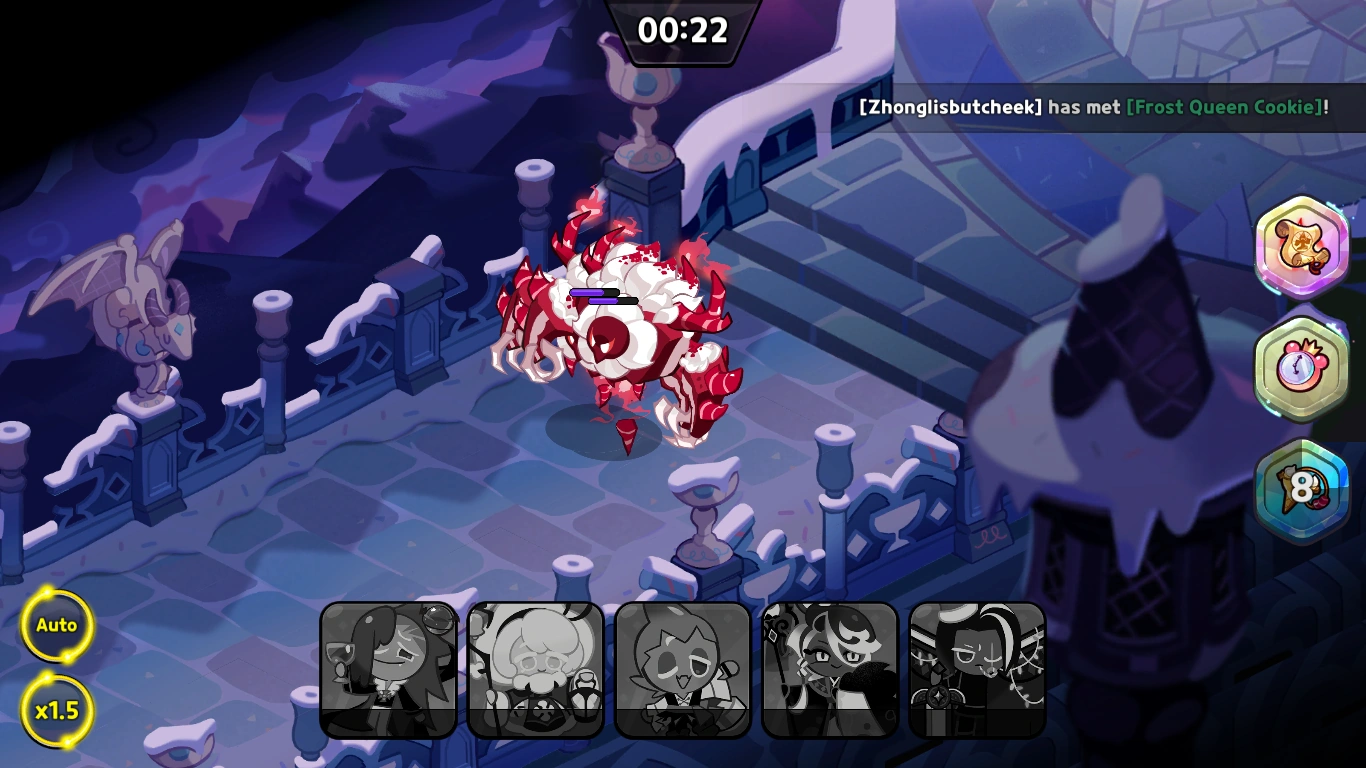The height and width of the screenshot is (768, 1366).
Task: Activate Pure Vanilla Cookie's skill
Action: coord(536,668)
